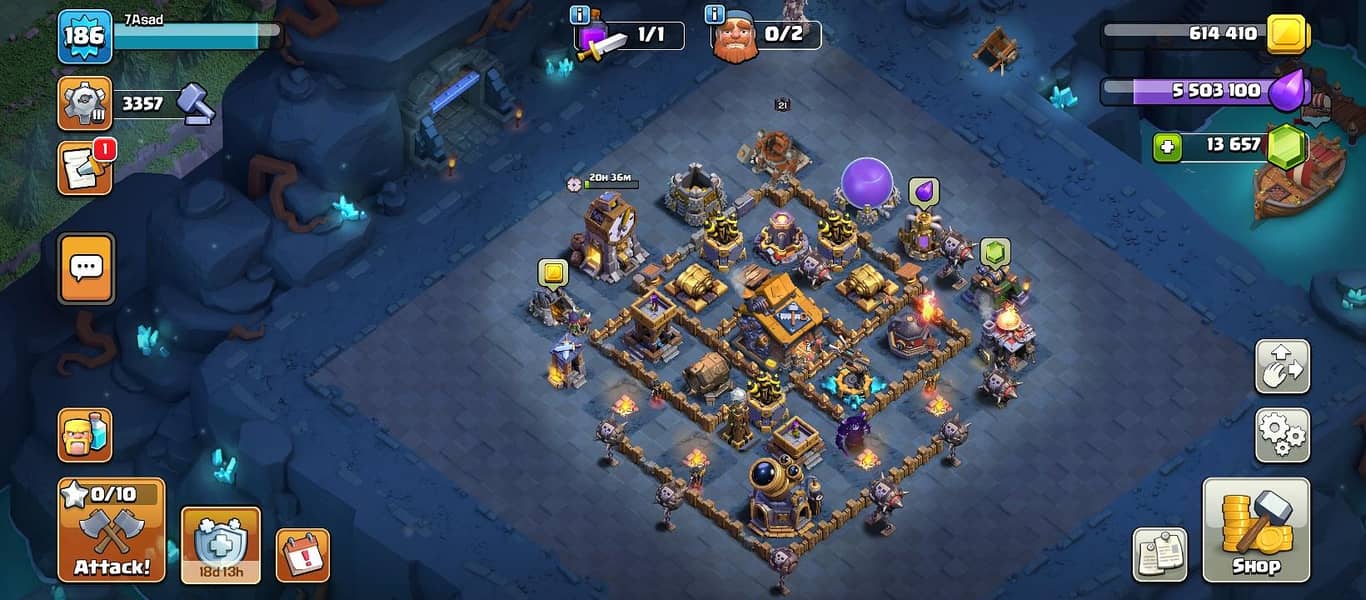This screenshot has height=600, width=1366.
Task: Open the notes clipboard beside Shop
Action: 1159,555
